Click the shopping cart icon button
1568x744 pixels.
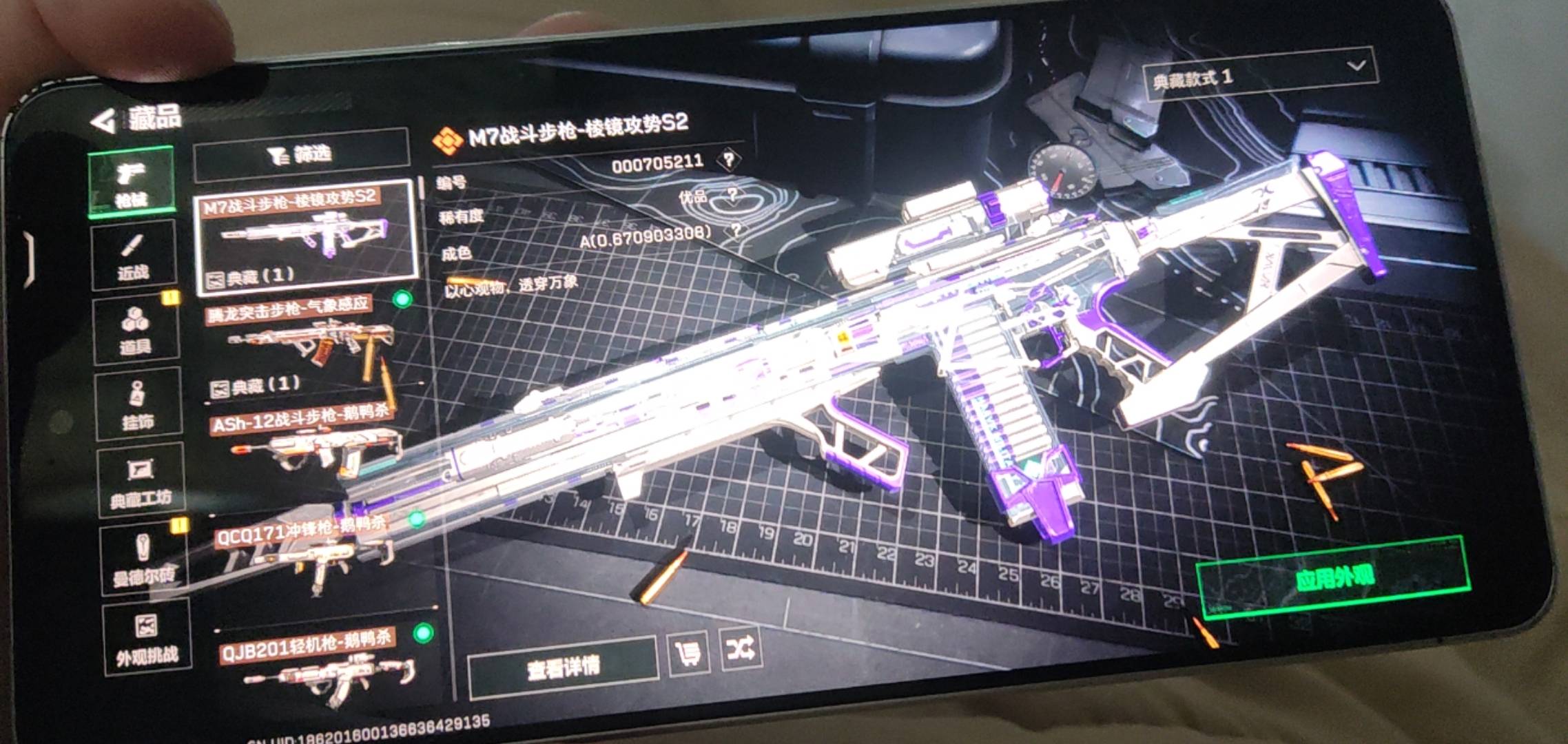coord(688,652)
